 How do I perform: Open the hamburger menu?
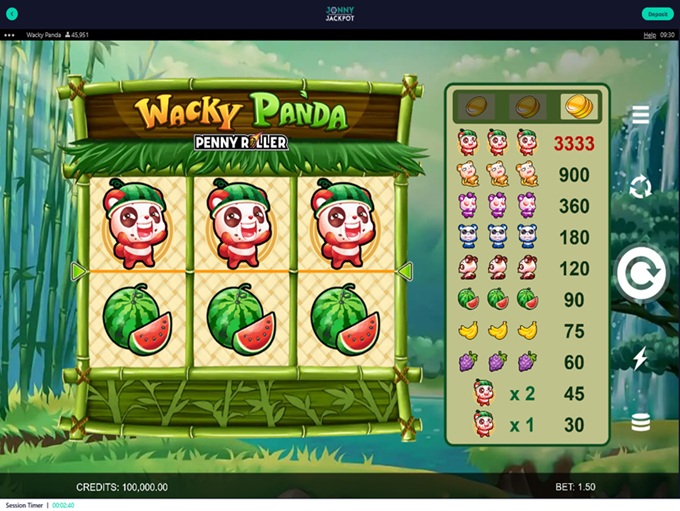pos(640,115)
